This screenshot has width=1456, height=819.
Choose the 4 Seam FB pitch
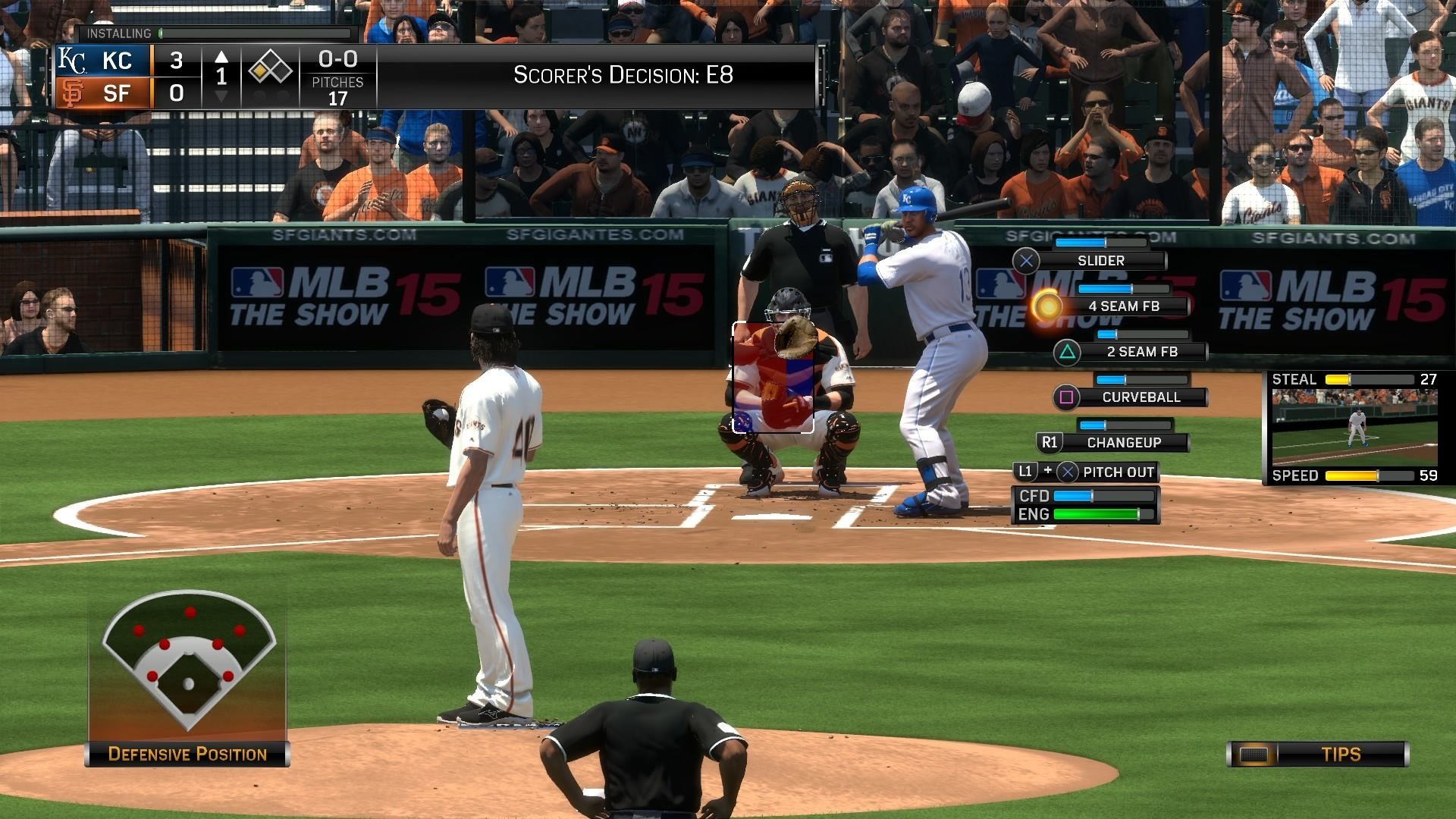point(1123,306)
